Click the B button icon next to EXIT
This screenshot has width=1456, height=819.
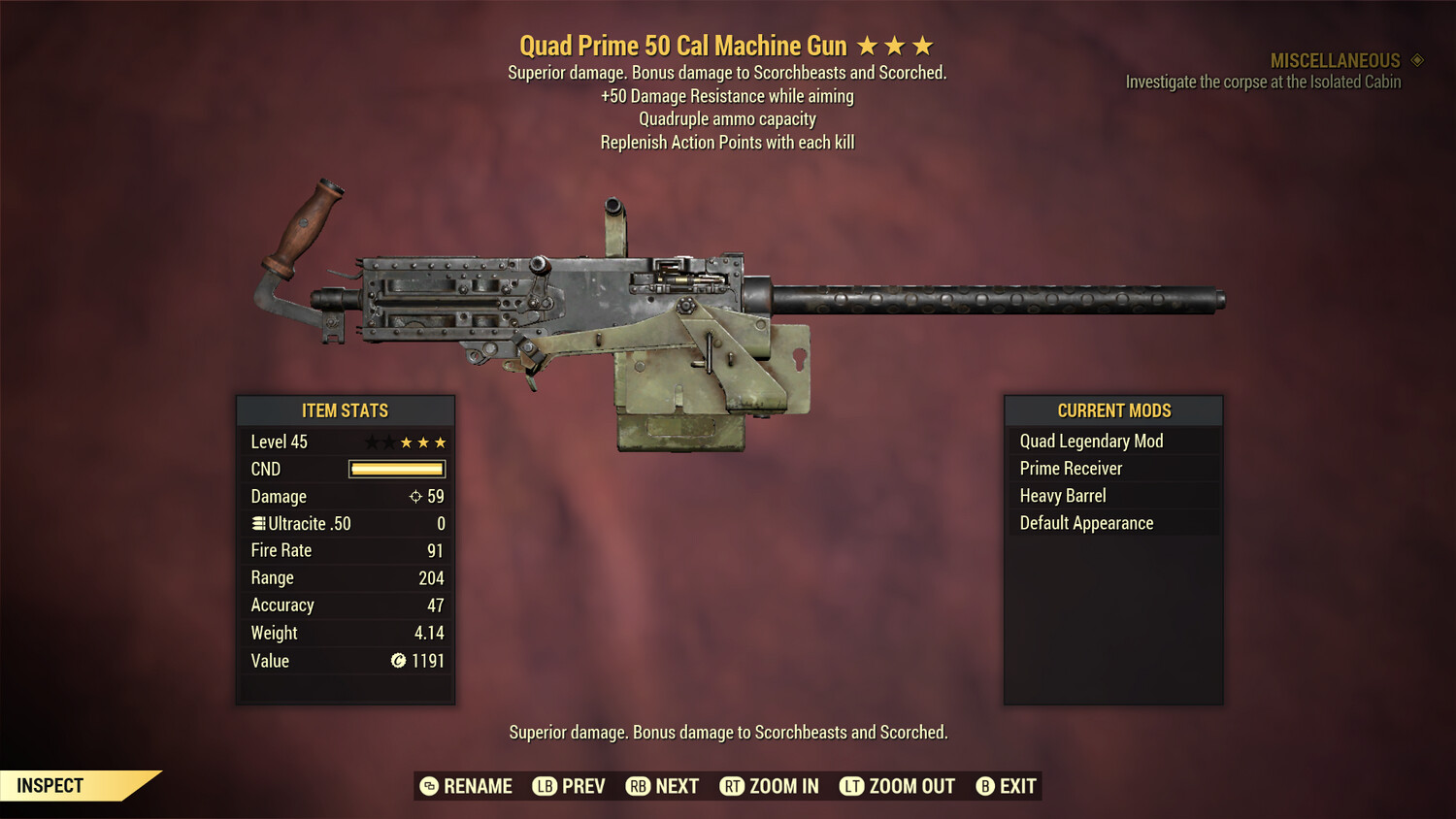point(985,786)
